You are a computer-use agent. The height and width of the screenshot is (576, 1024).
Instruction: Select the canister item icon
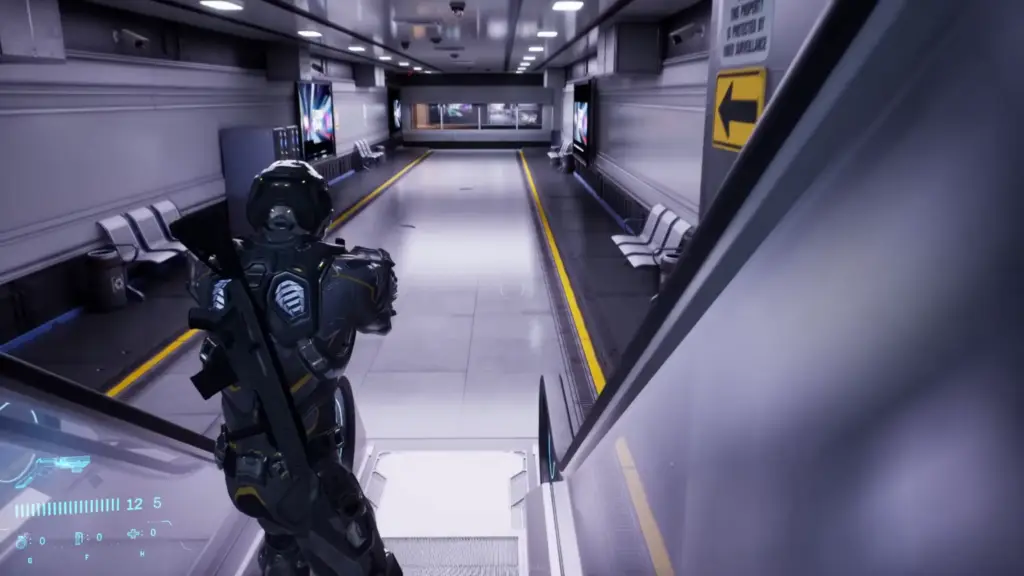(x=79, y=538)
